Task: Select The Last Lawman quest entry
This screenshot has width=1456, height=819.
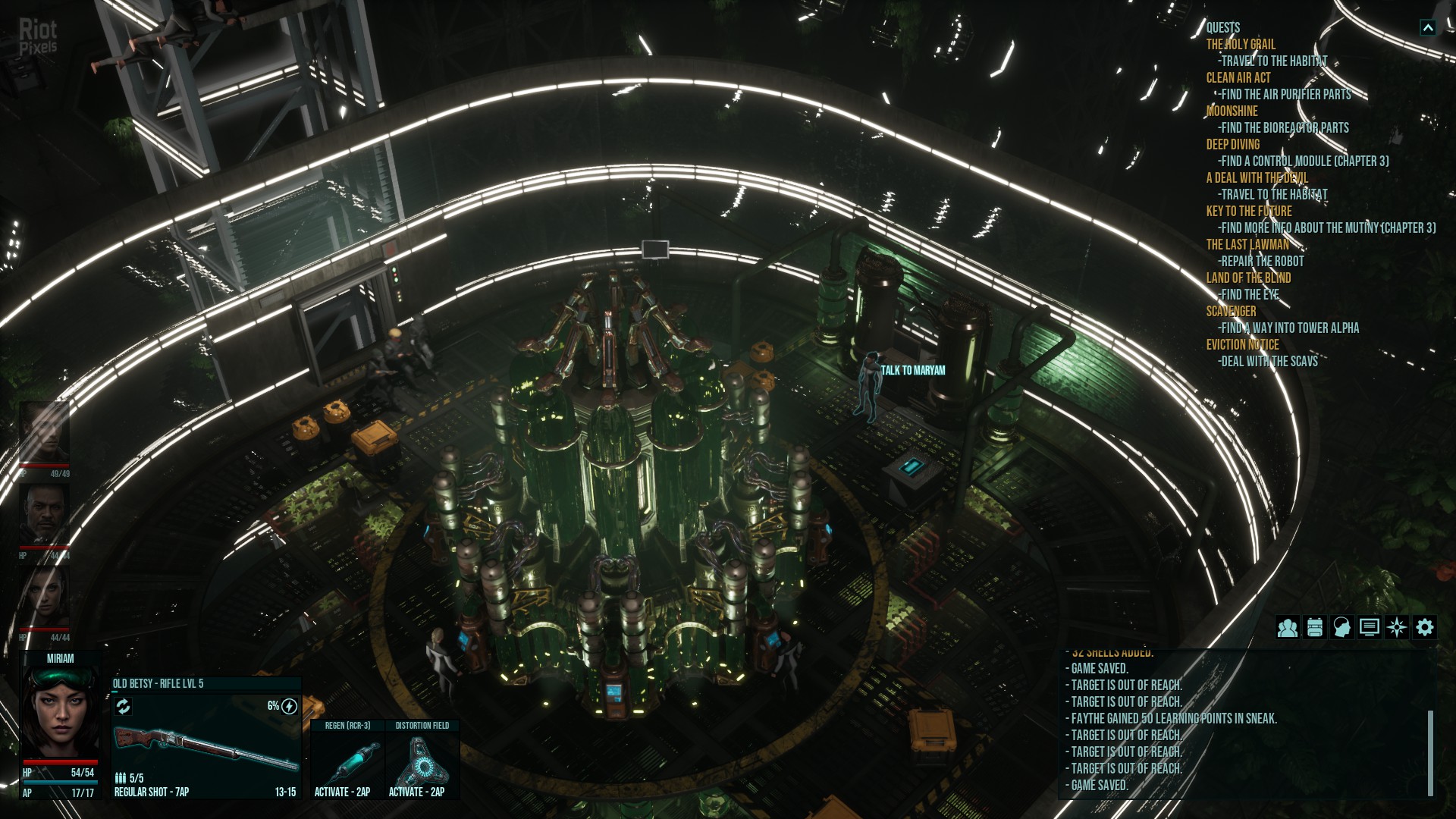Action: click(1247, 245)
